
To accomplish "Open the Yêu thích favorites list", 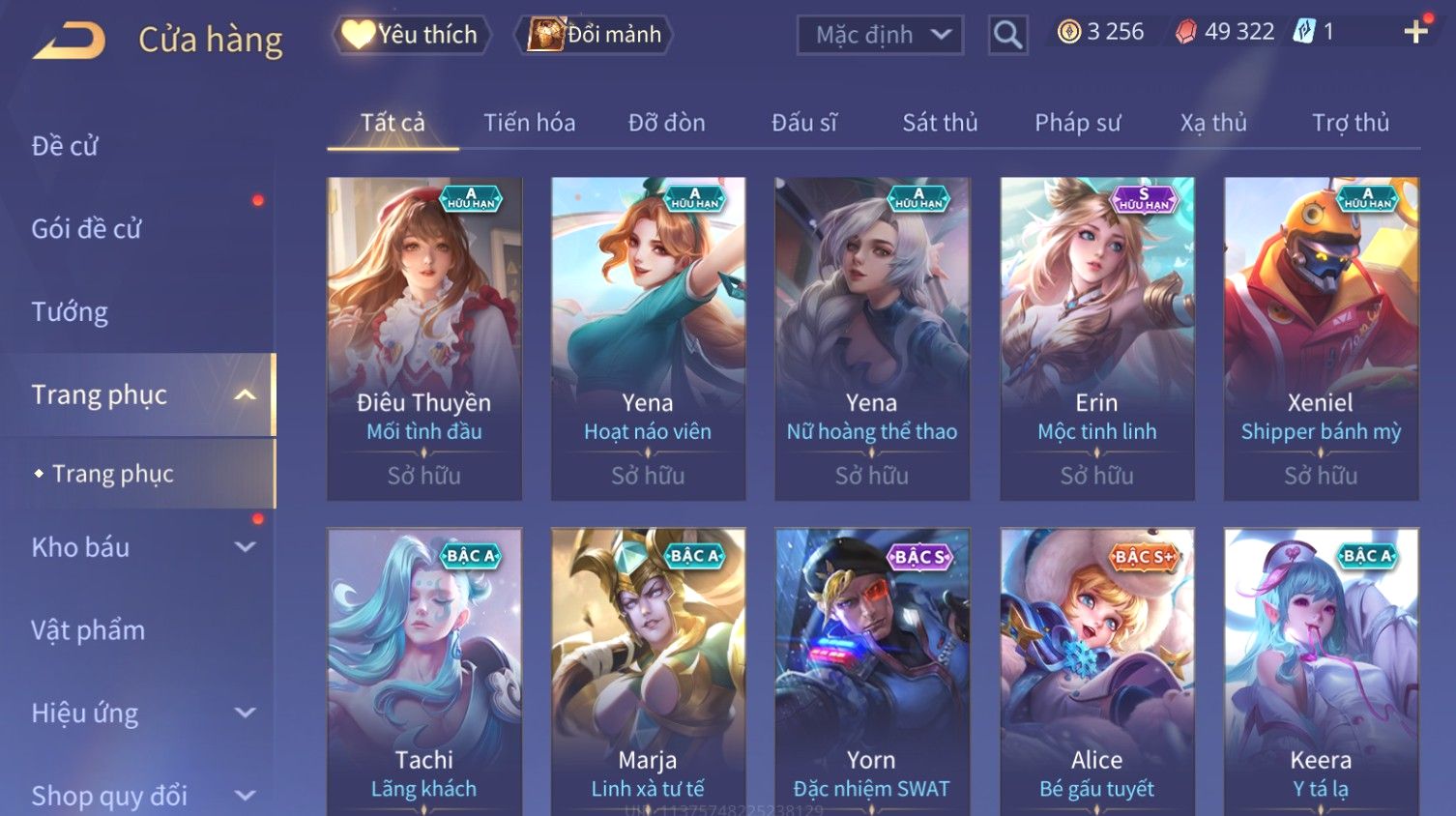I will [412, 35].
